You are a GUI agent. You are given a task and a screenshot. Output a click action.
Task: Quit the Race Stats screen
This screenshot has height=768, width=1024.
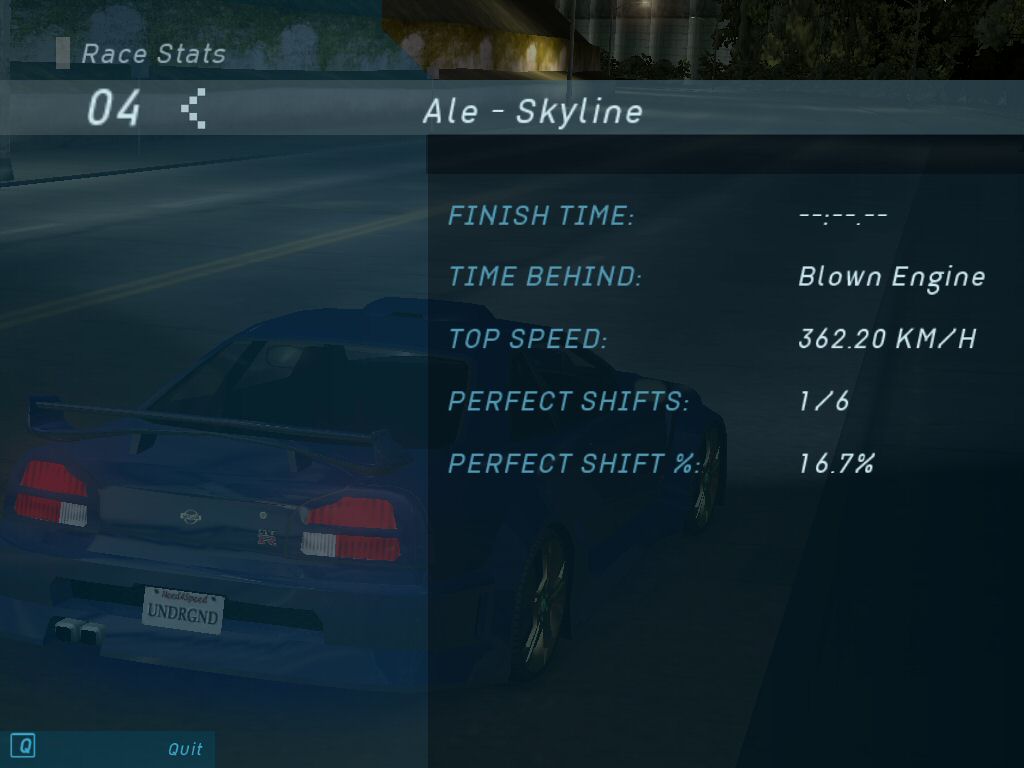coord(184,748)
